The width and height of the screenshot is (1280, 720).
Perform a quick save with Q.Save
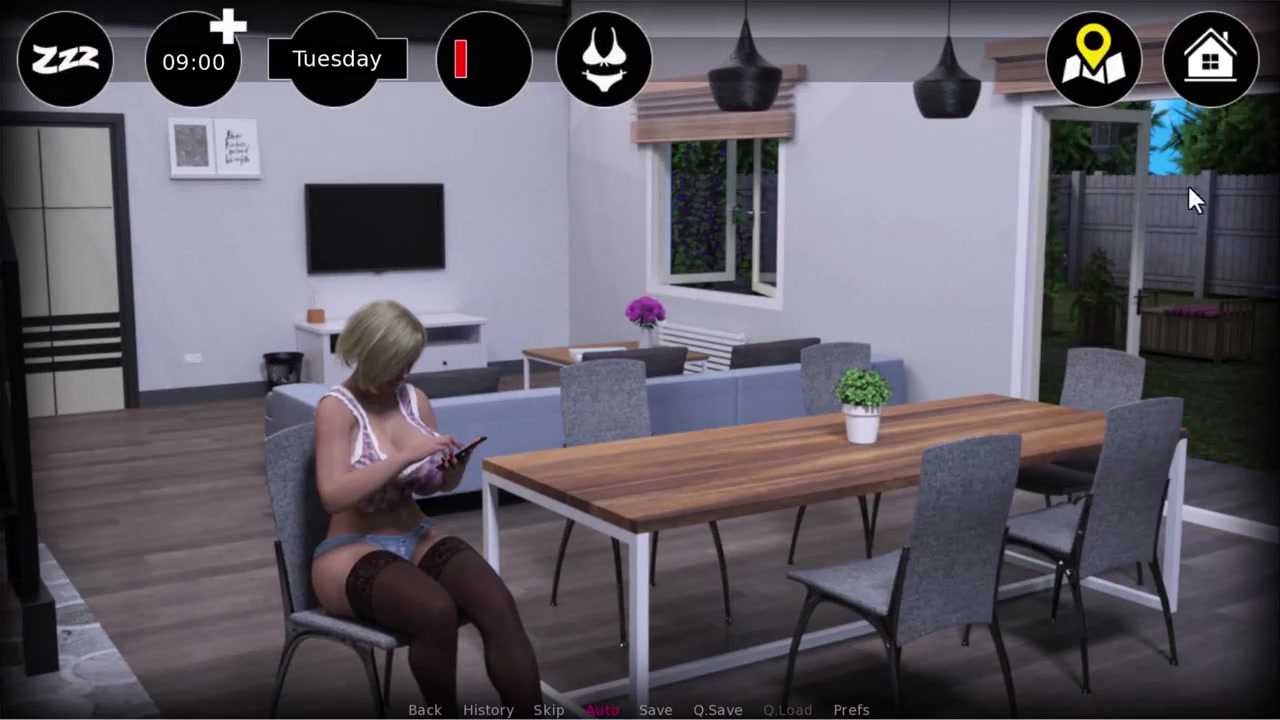(x=717, y=710)
